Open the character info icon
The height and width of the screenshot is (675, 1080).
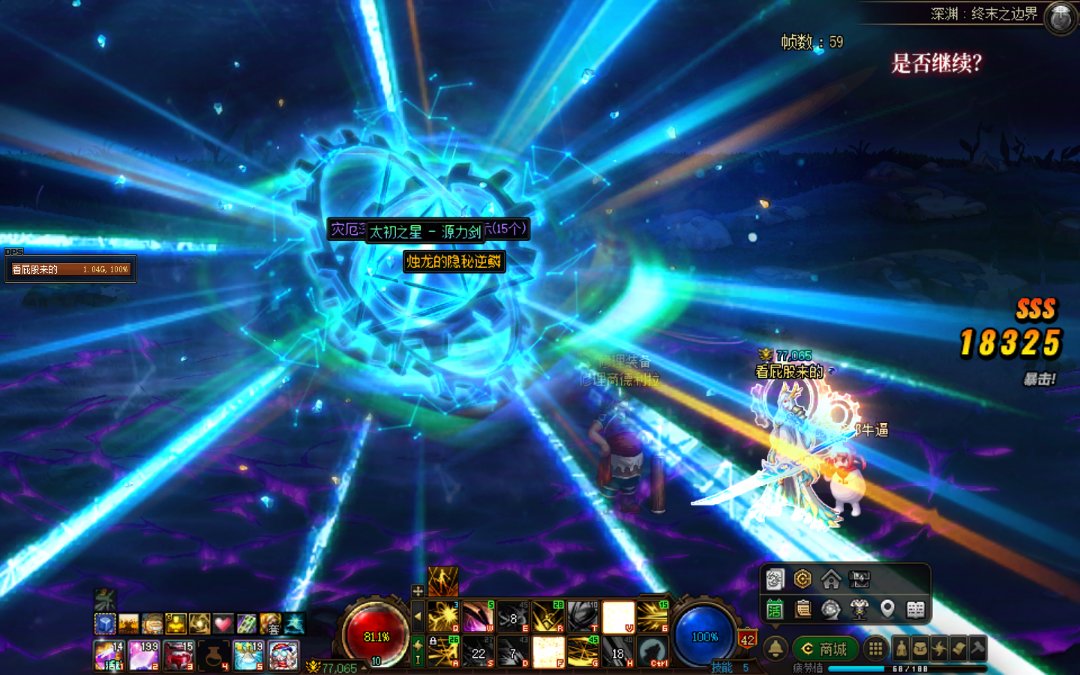[x=901, y=648]
